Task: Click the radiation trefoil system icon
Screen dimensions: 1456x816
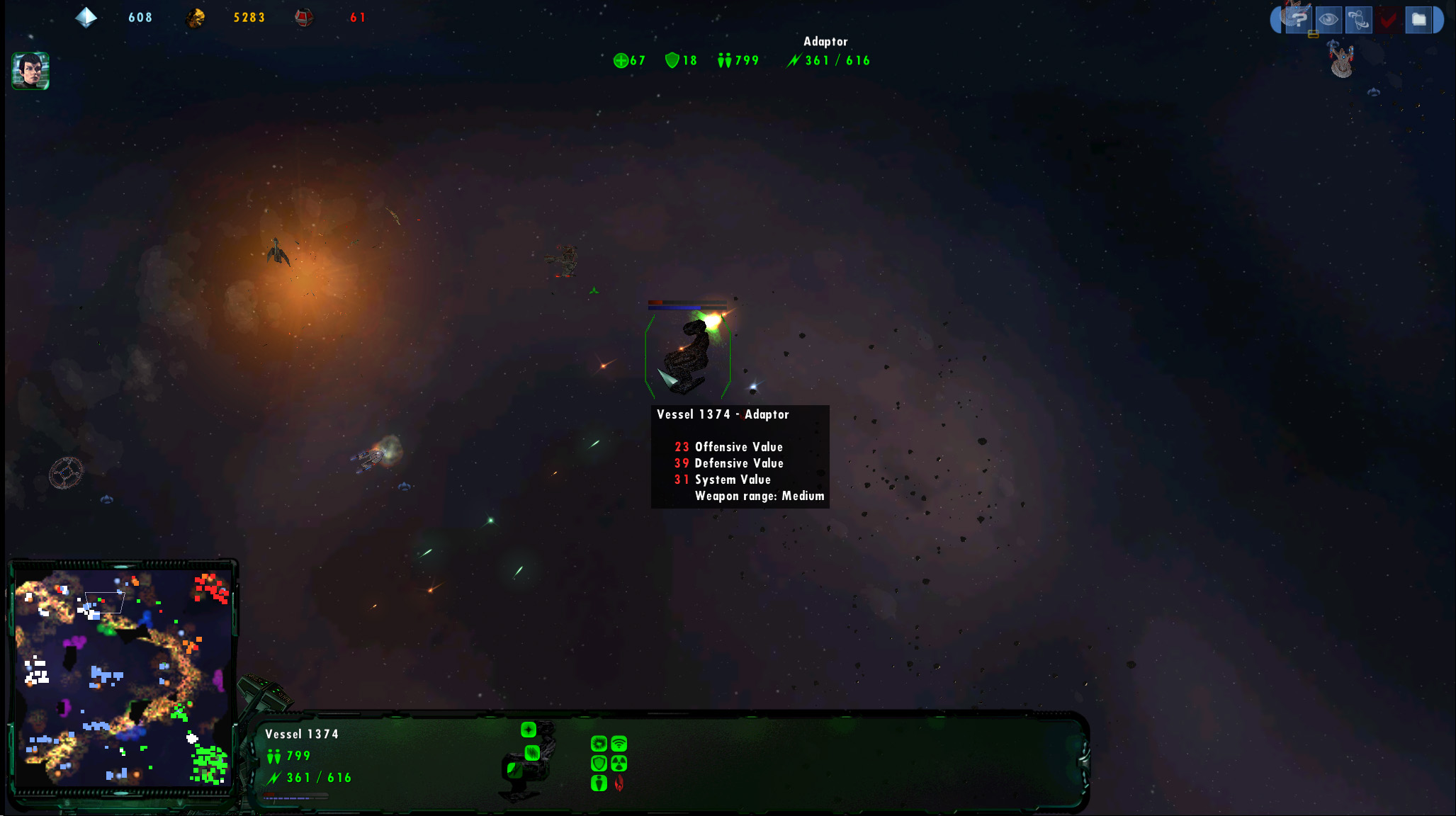Action: point(619,763)
